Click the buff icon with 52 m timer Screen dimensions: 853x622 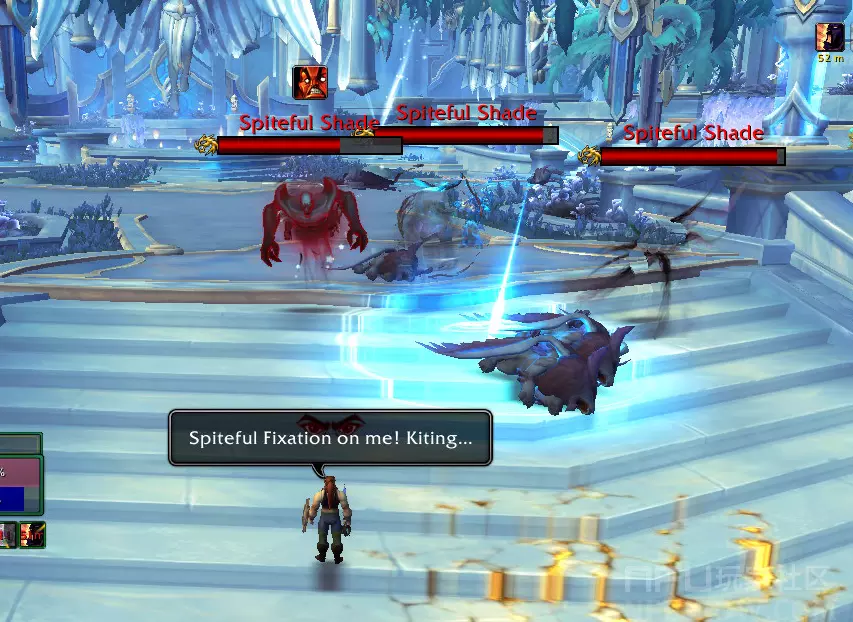tap(830, 37)
